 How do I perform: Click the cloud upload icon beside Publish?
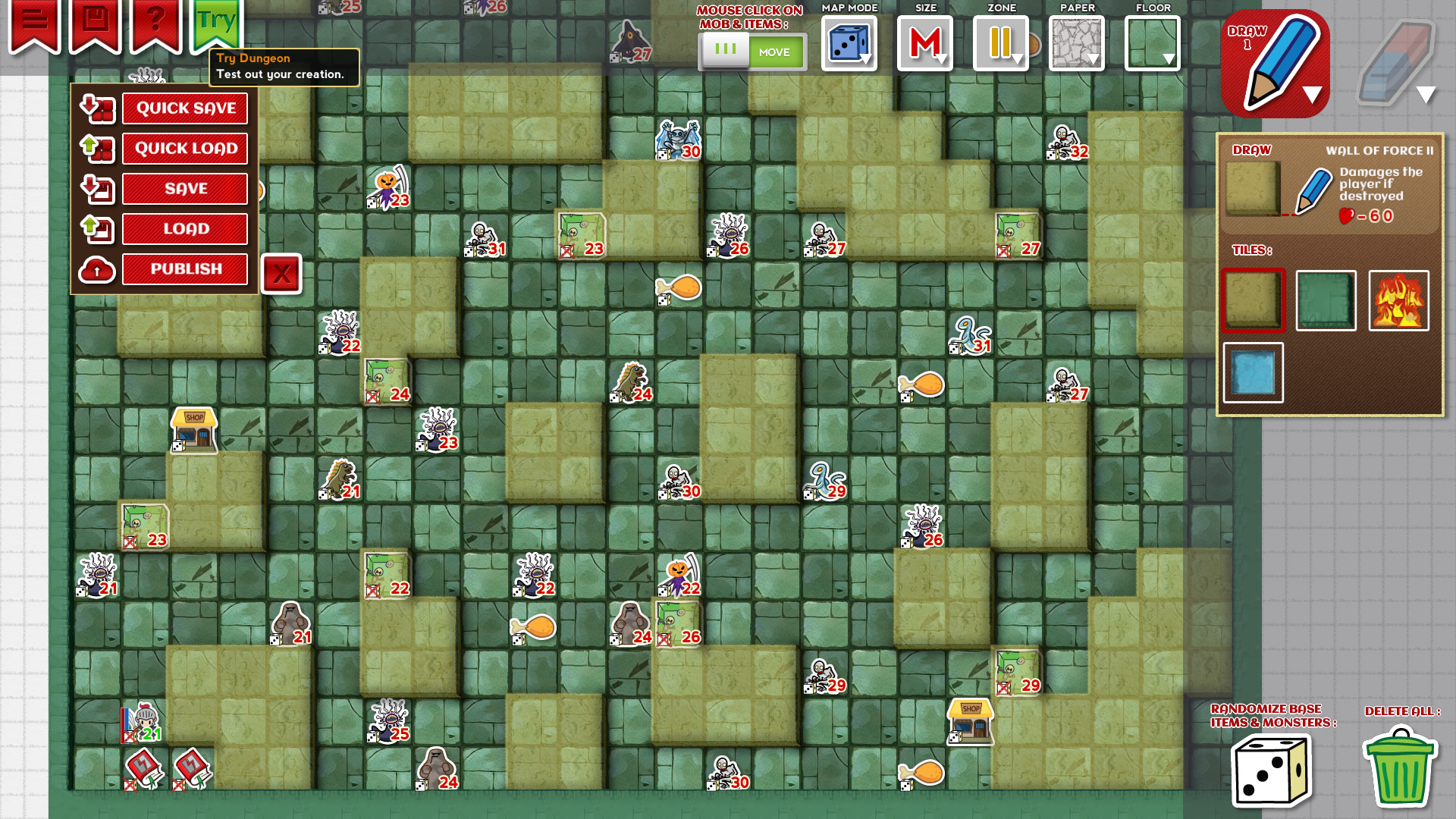click(x=96, y=269)
